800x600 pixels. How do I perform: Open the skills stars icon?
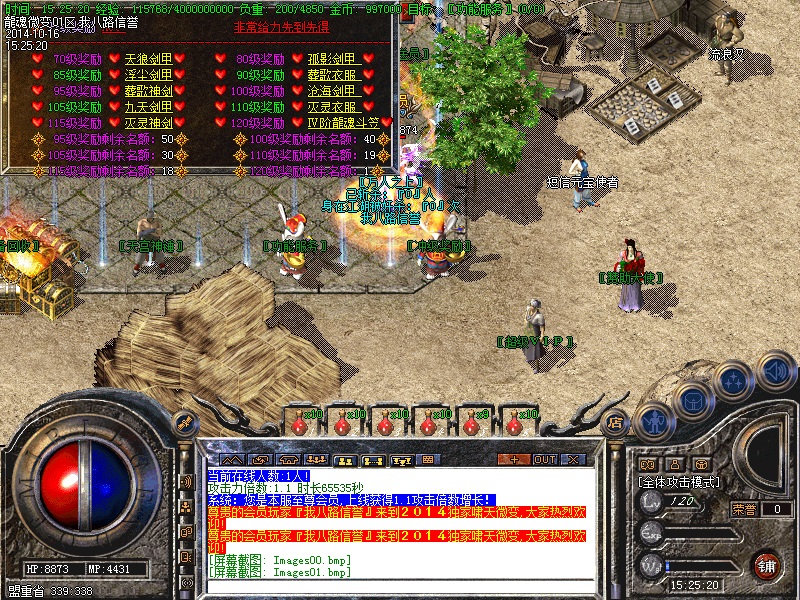click(735, 380)
